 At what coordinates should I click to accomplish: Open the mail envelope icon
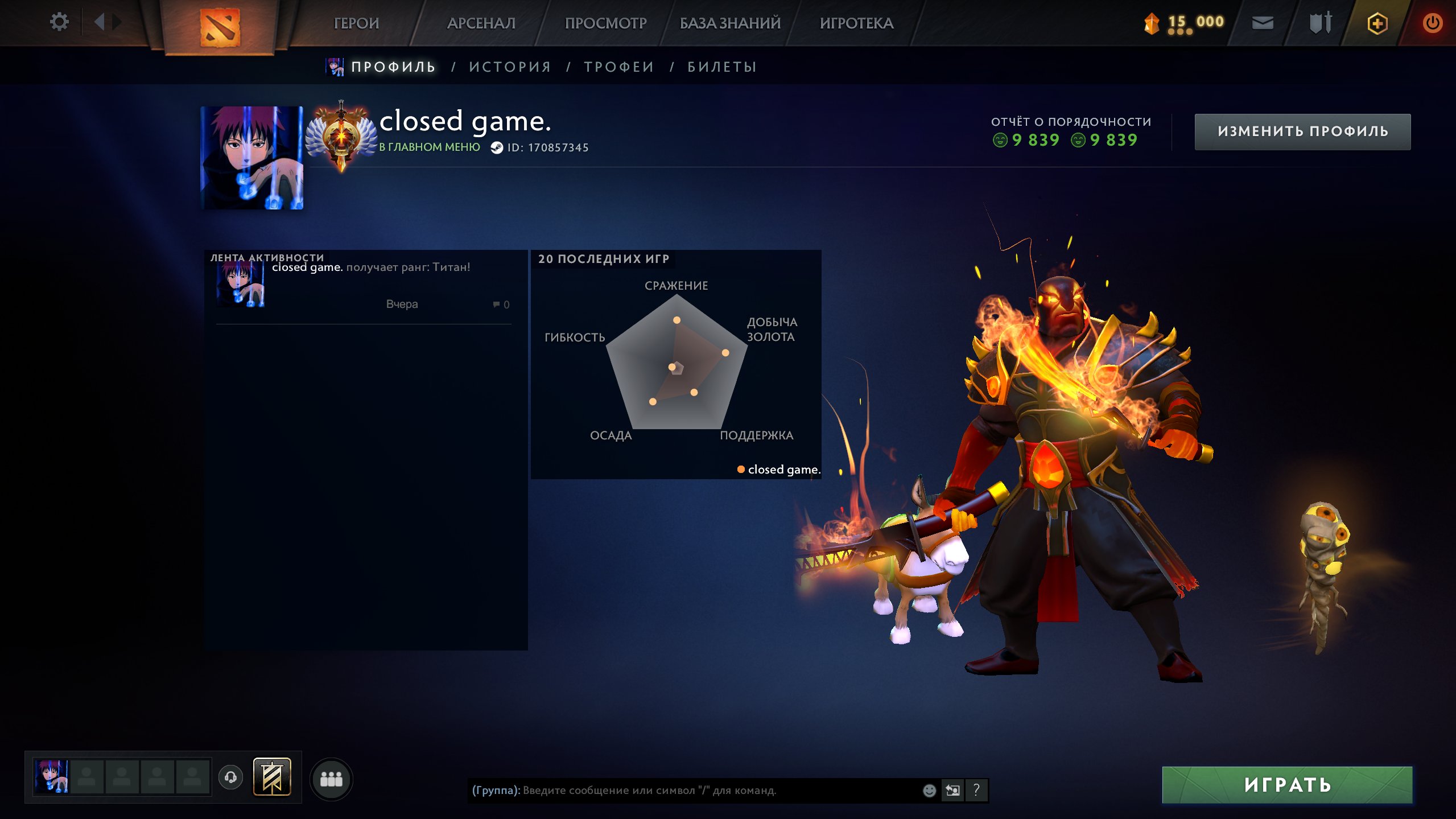click(1263, 23)
